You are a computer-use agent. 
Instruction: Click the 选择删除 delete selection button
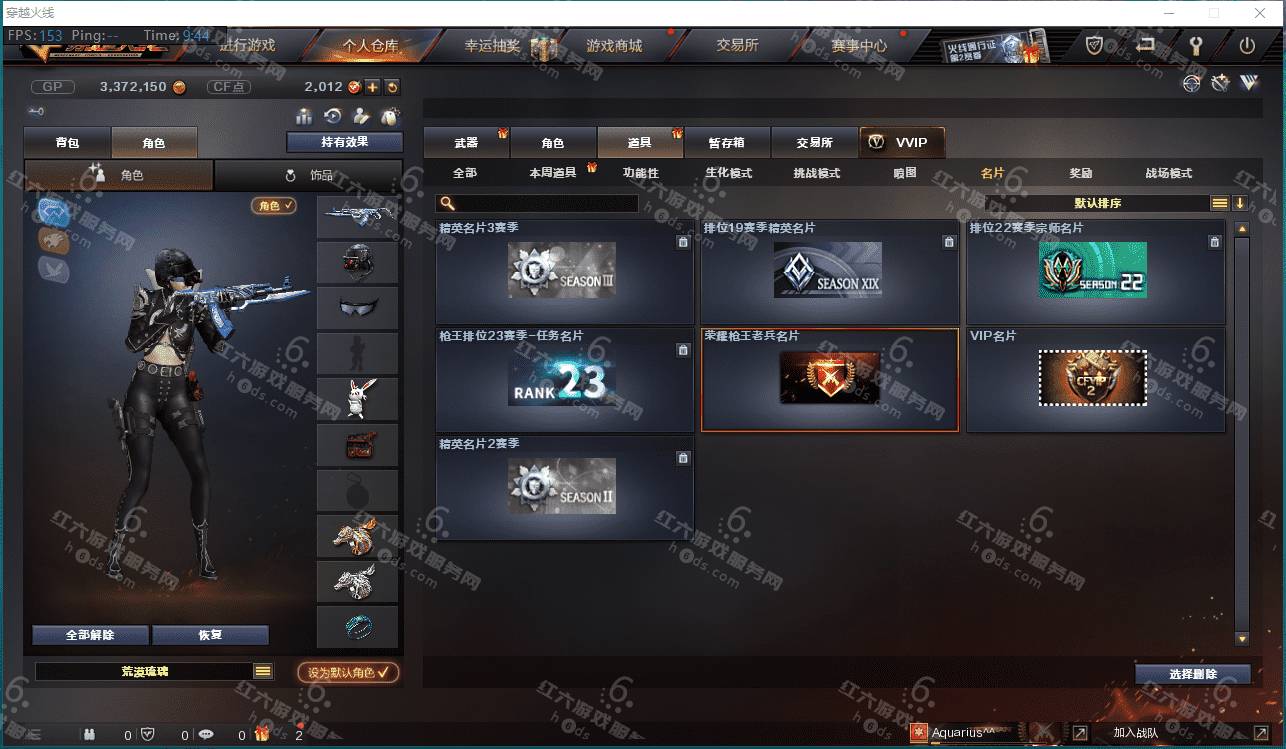[1192, 674]
